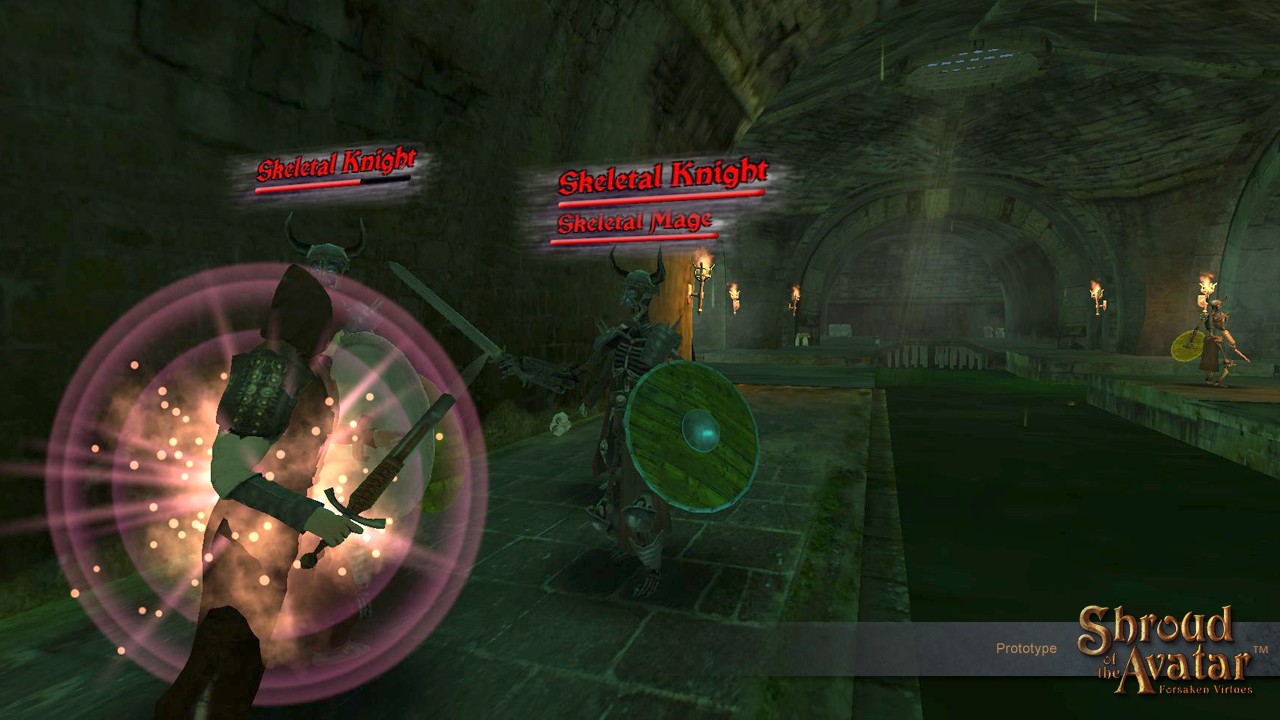Click the player's raised sword hilt

375,480
